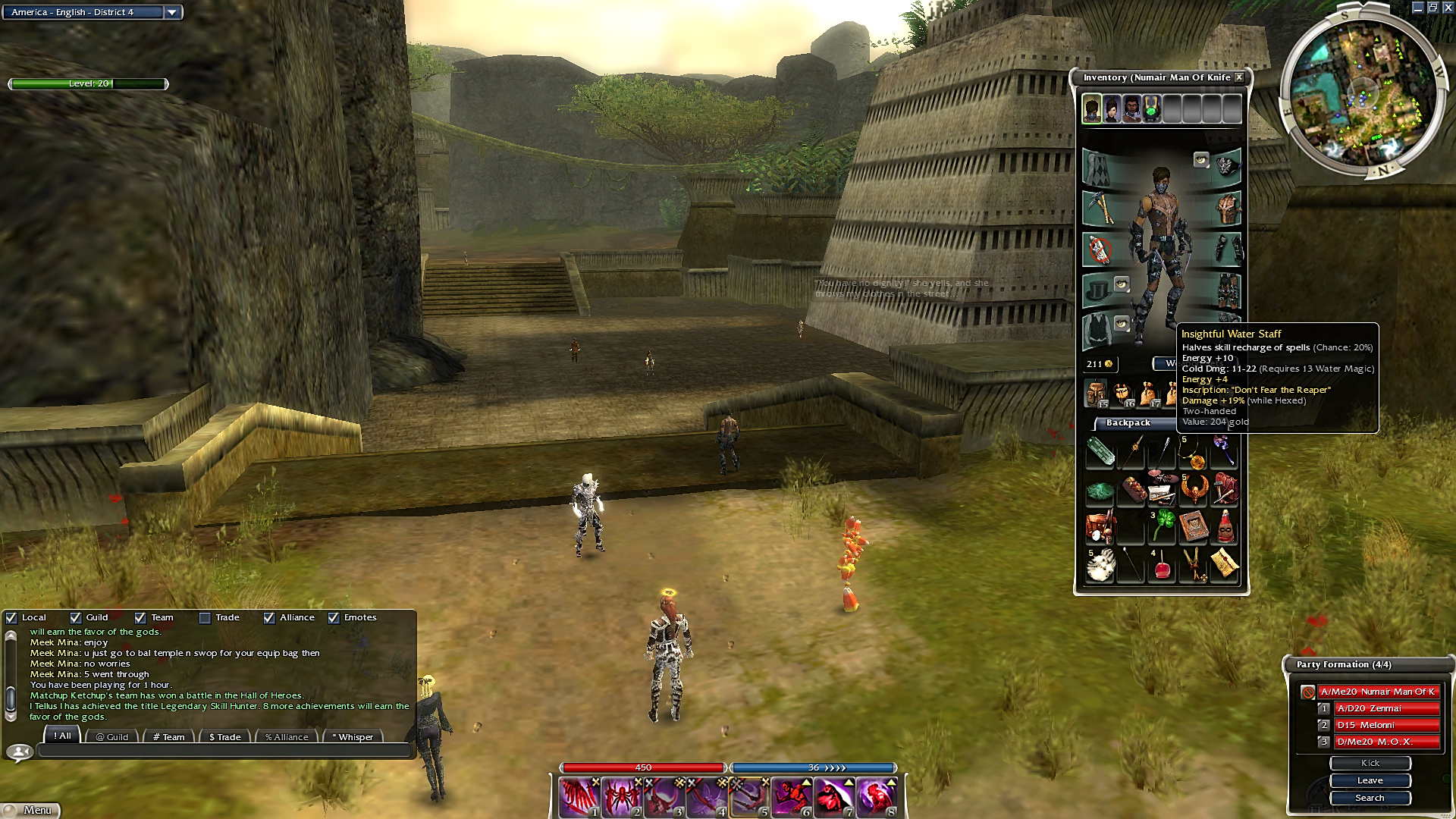
Task: Enable the Trade chat filter checkbox
Action: tap(205, 618)
